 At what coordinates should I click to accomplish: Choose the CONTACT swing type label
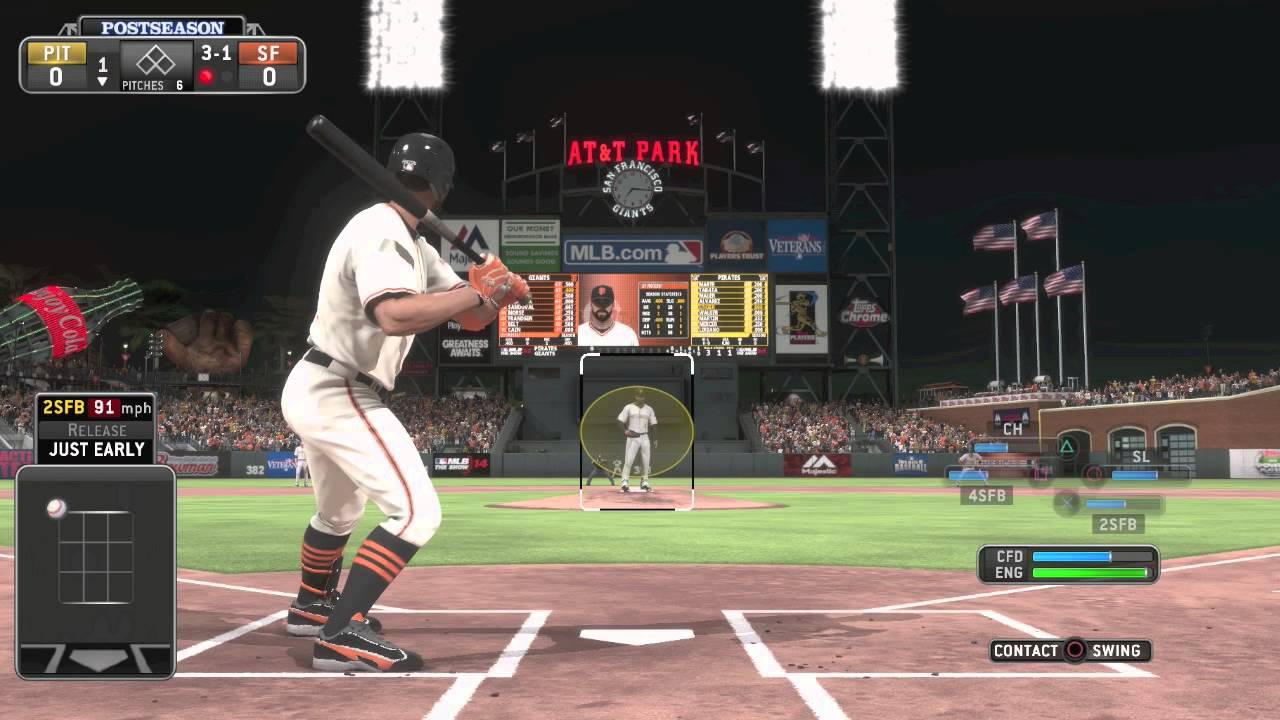(x=1025, y=651)
